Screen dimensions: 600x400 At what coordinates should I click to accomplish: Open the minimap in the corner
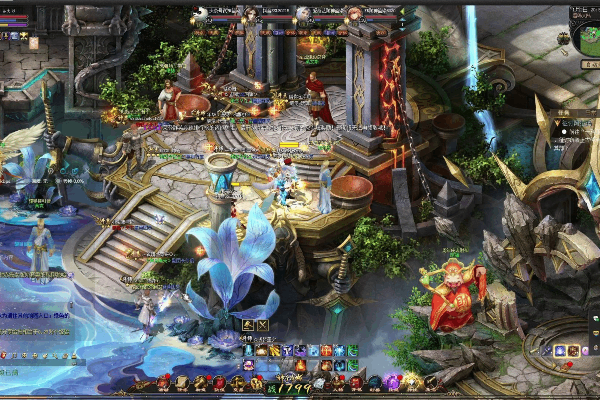pos(583,37)
